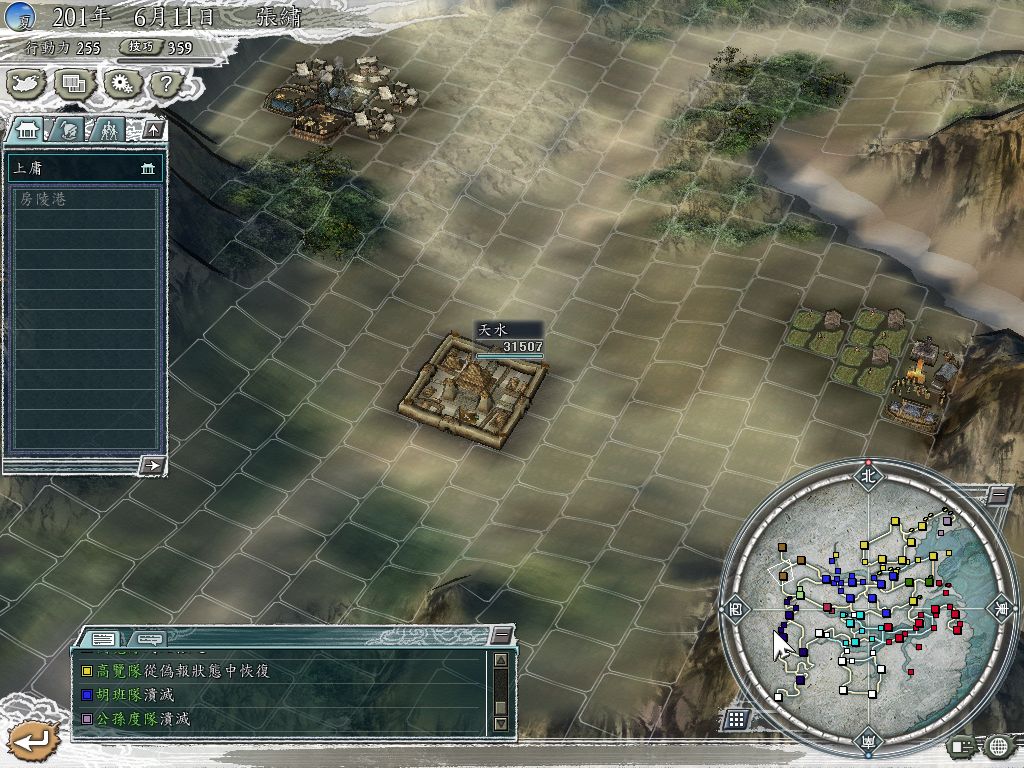
Task: Click the globe icon below the minimap
Action: [998, 745]
